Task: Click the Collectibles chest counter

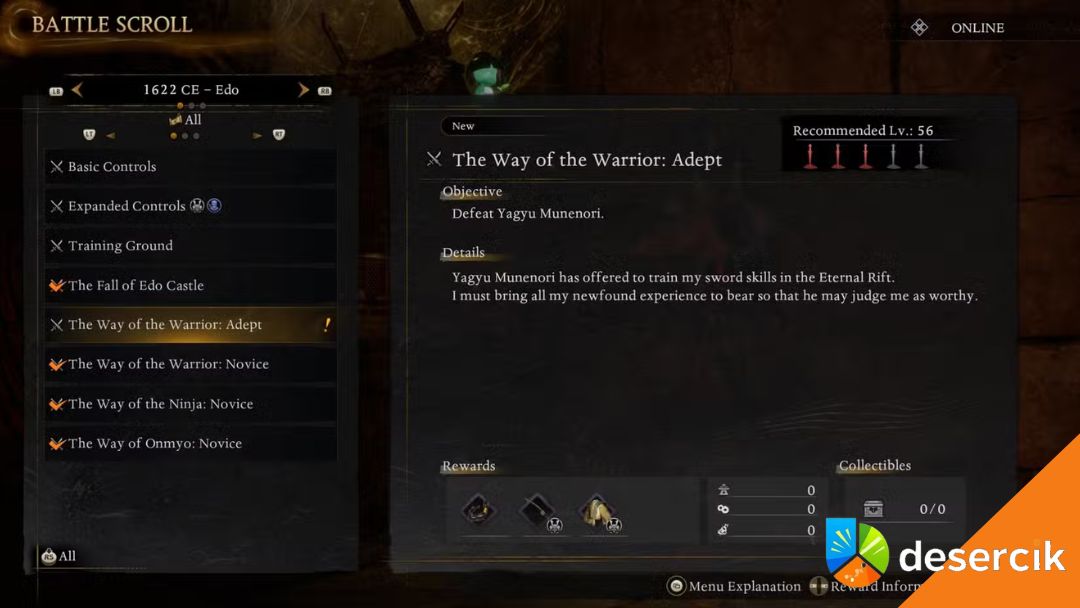Action: pos(904,509)
